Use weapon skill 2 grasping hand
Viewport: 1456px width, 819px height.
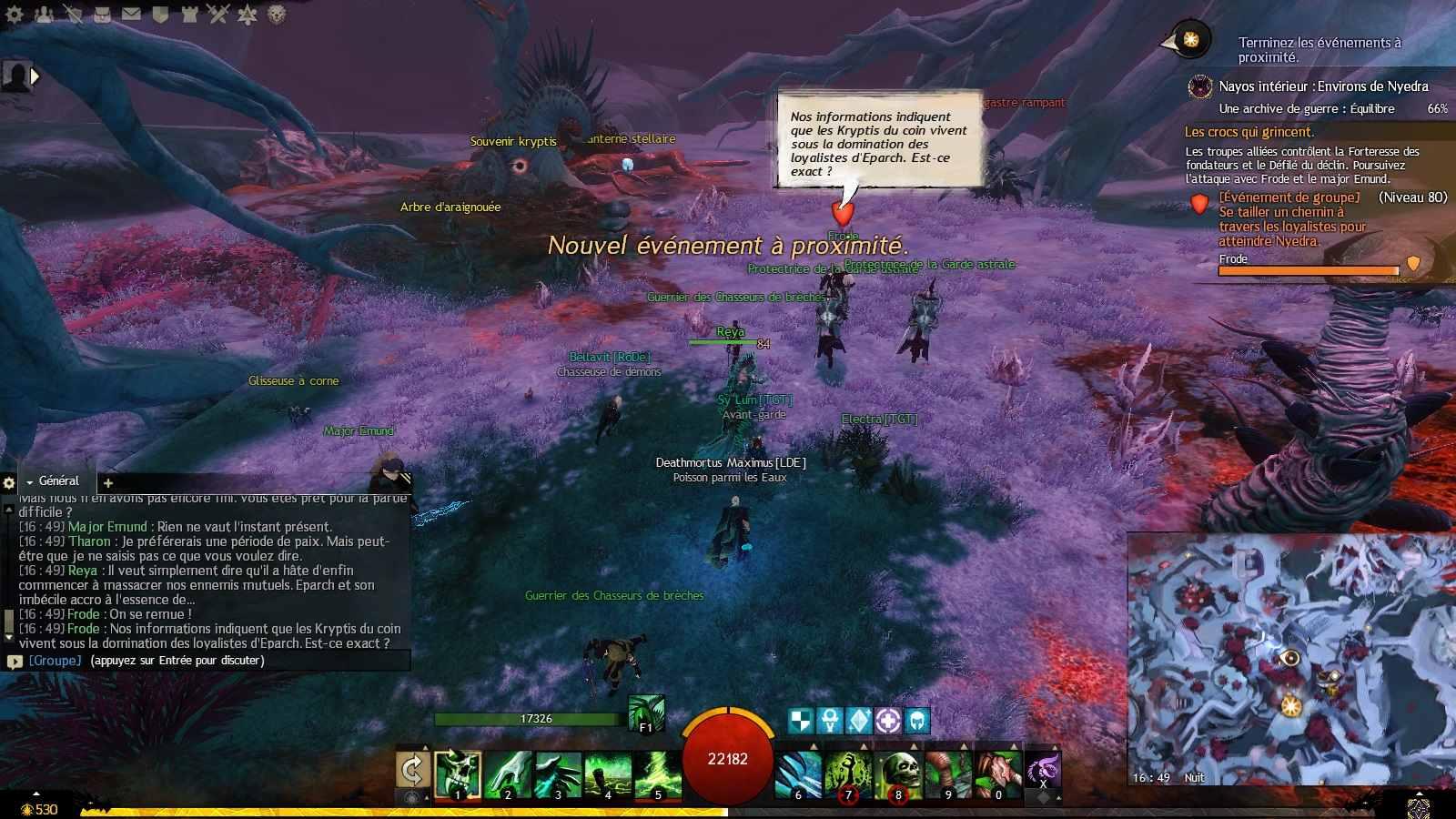click(508, 773)
